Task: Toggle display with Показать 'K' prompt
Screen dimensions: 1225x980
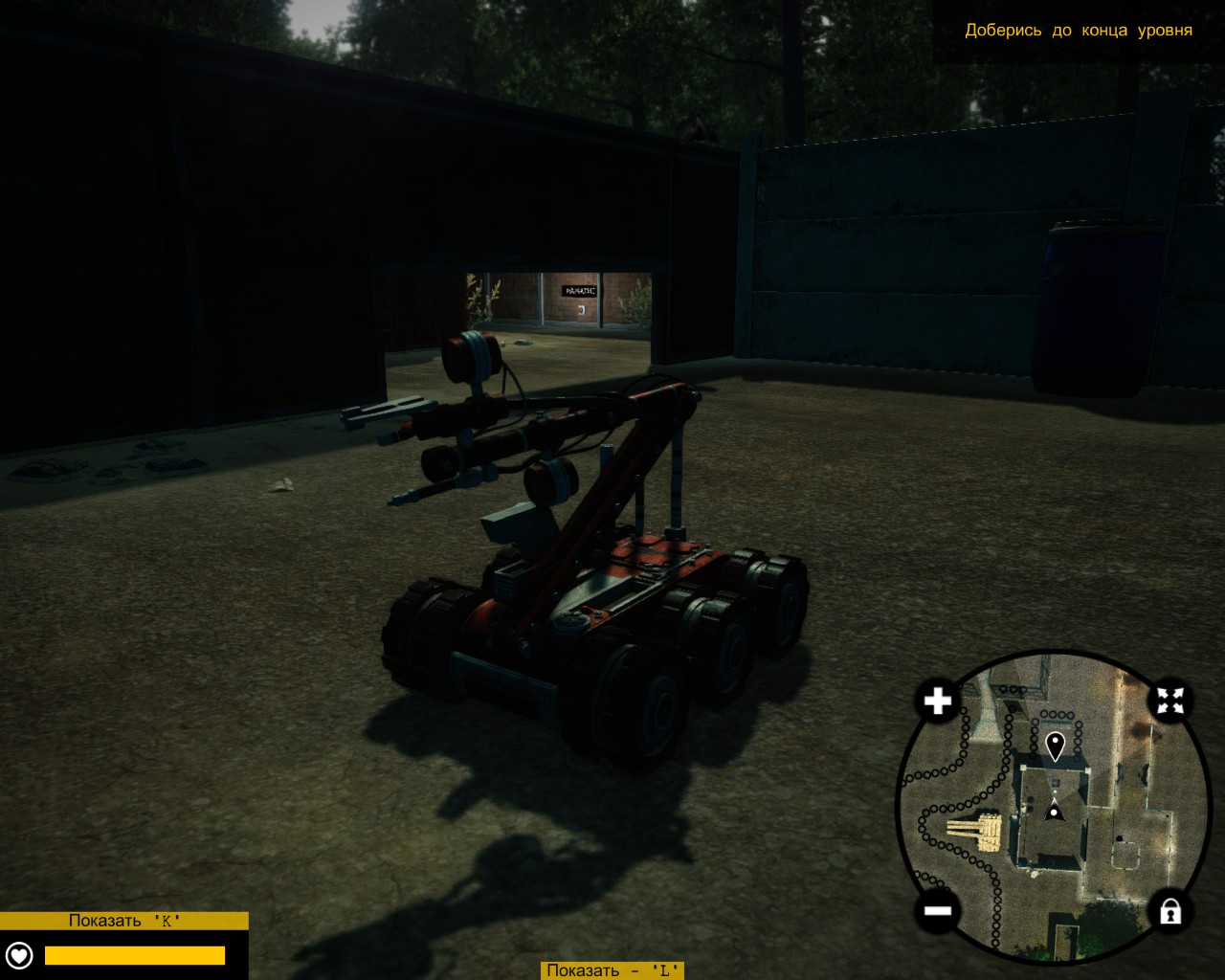Action: 125,922
